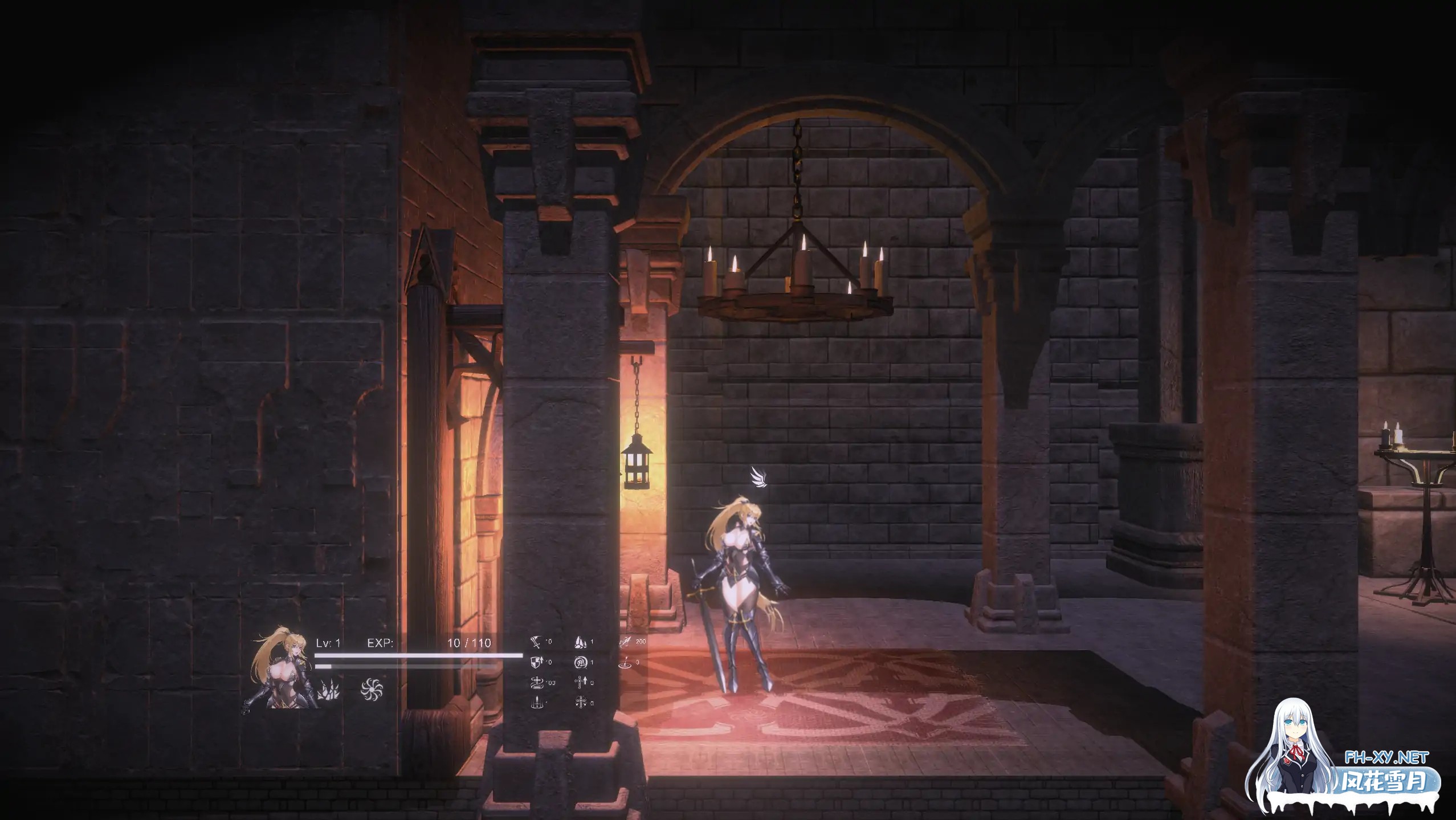Click the blonde knight character portrait
Viewport: 1456px width, 820px height.
pyautogui.click(x=280, y=669)
